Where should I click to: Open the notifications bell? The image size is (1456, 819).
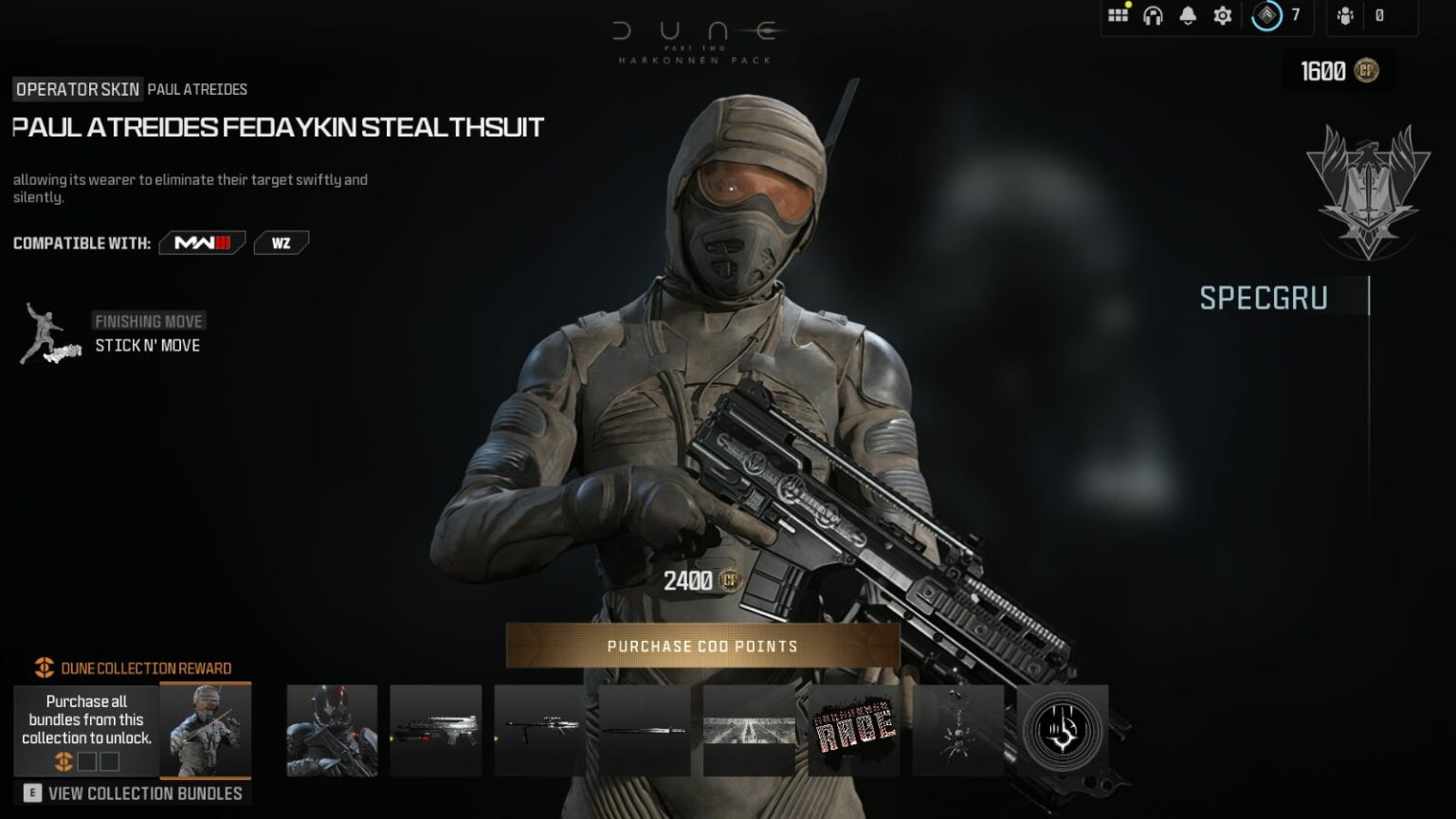click(x=1187, y=15)
